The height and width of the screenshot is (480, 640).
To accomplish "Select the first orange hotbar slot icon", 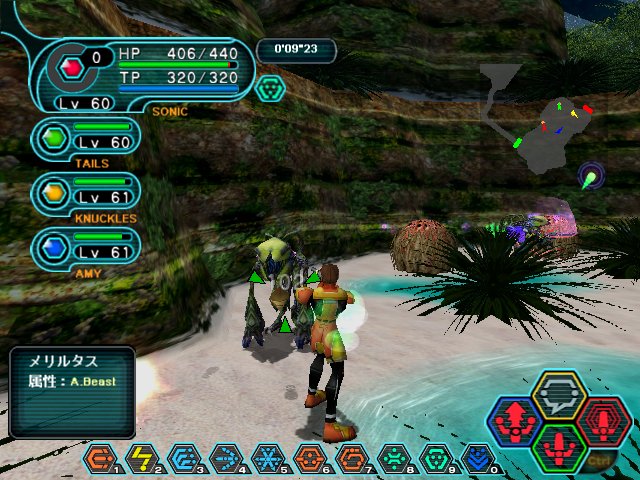I will 100,458.
